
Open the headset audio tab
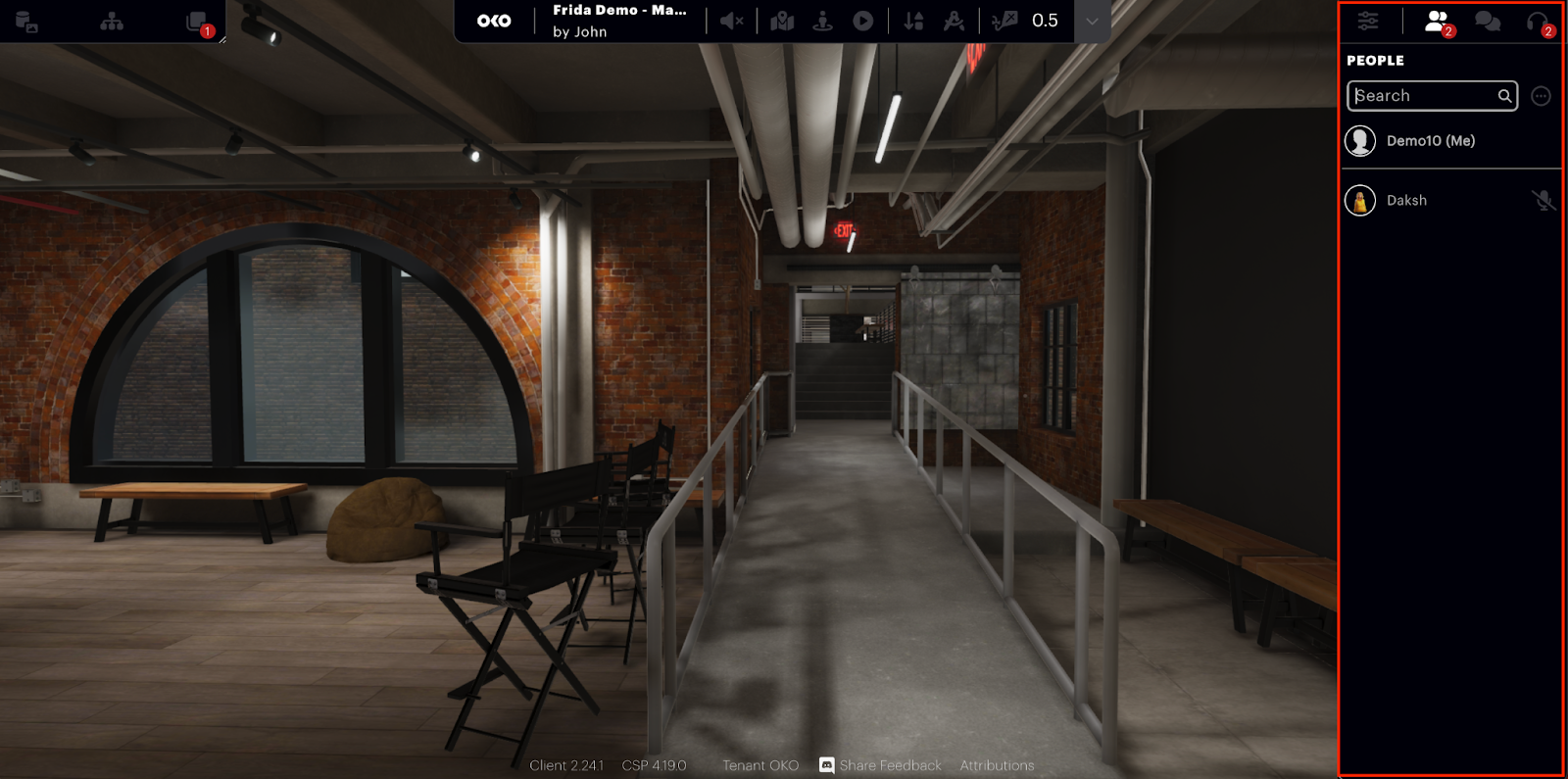[x=1538, y=21]
